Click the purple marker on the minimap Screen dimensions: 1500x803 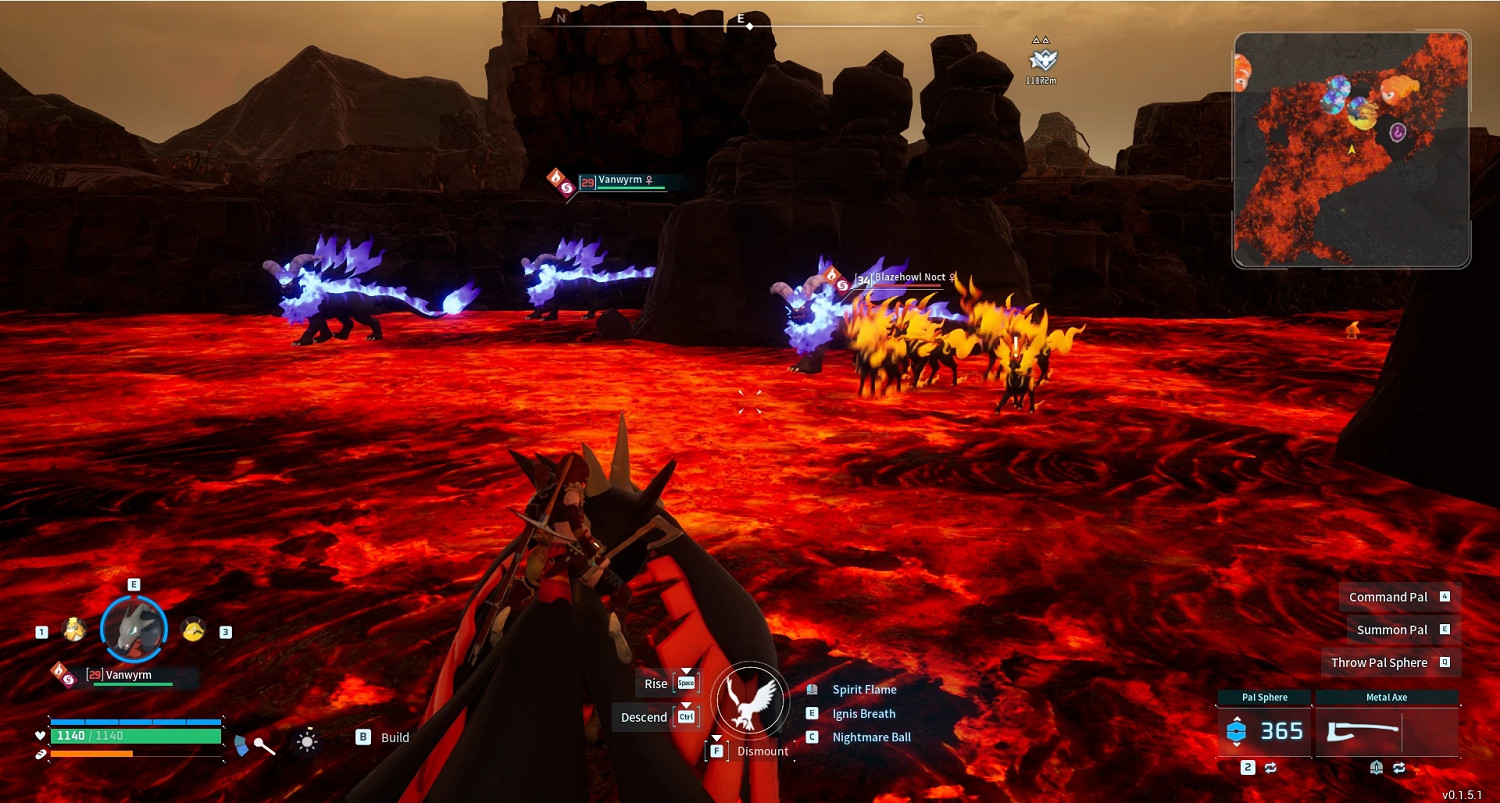pyautogui.click(x=1397, y=131)
